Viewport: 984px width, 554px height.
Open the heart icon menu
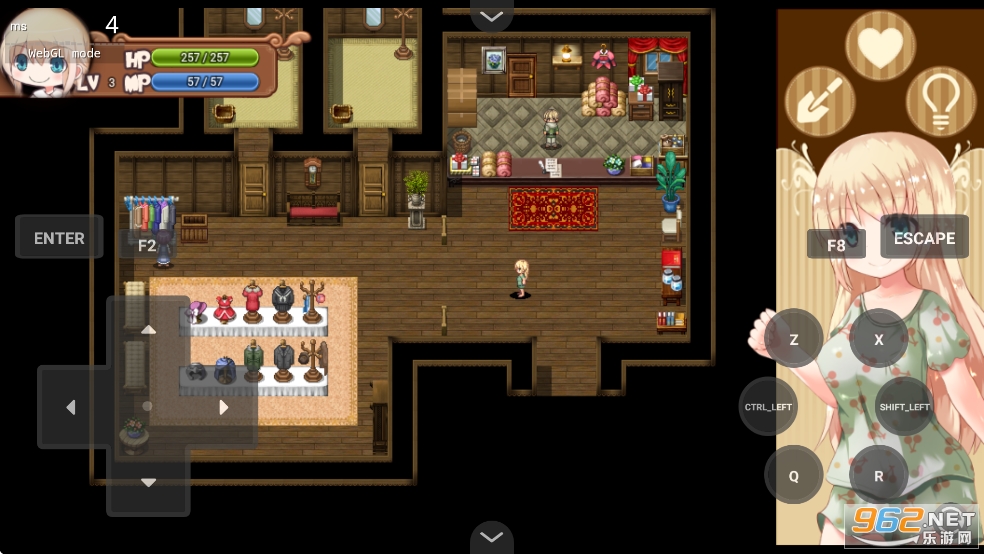coord(881,47)
